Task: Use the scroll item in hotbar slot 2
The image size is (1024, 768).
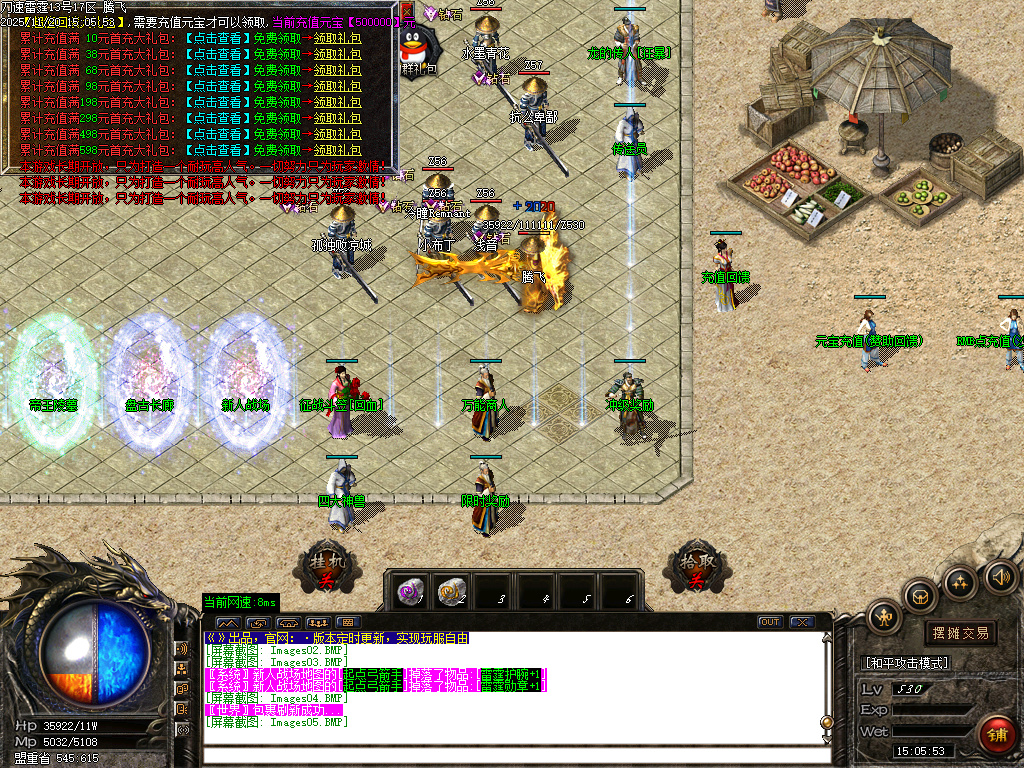Action: point(452,590)
